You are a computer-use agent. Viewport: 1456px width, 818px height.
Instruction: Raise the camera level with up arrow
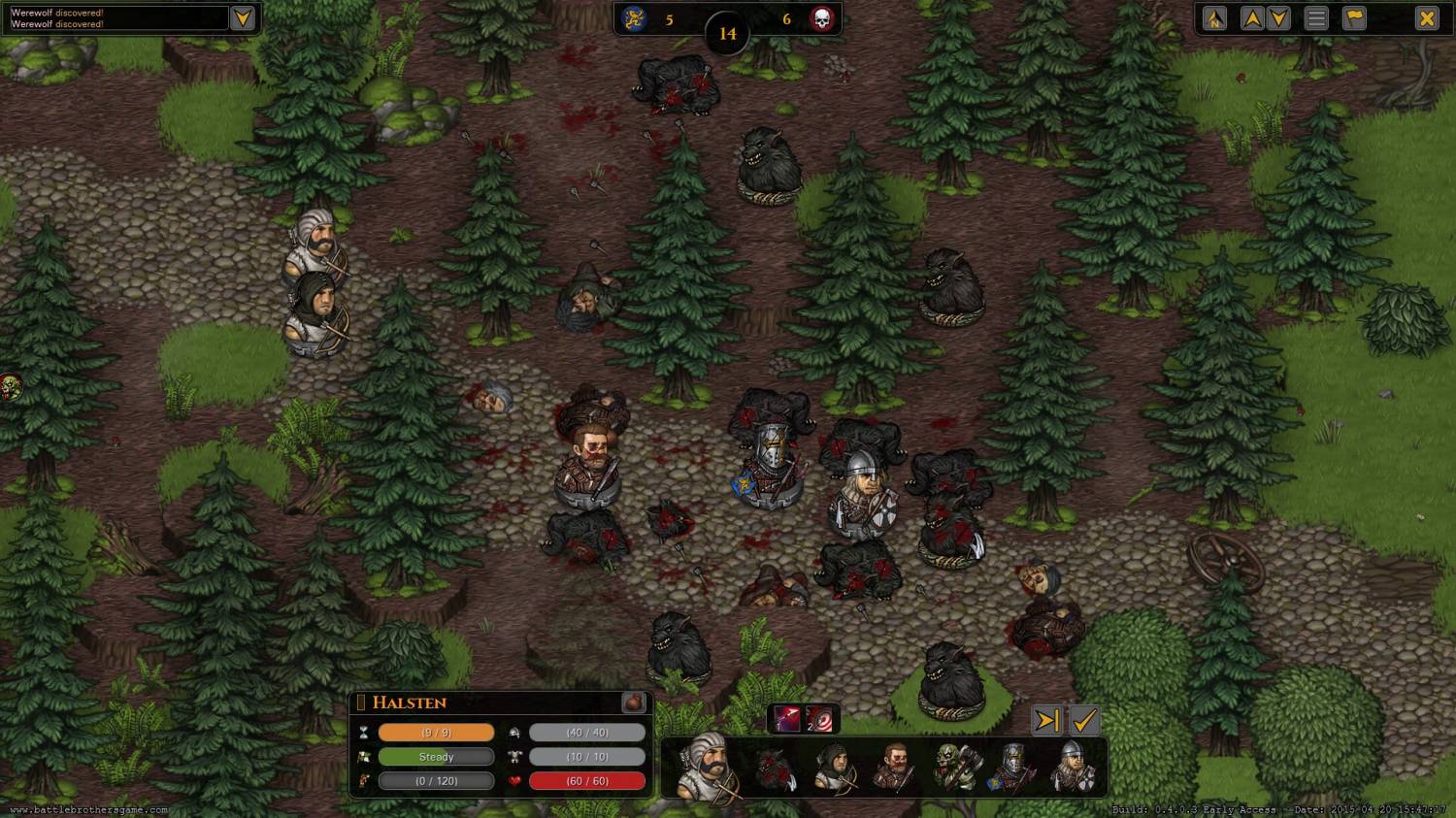[x=1252, y=18]
